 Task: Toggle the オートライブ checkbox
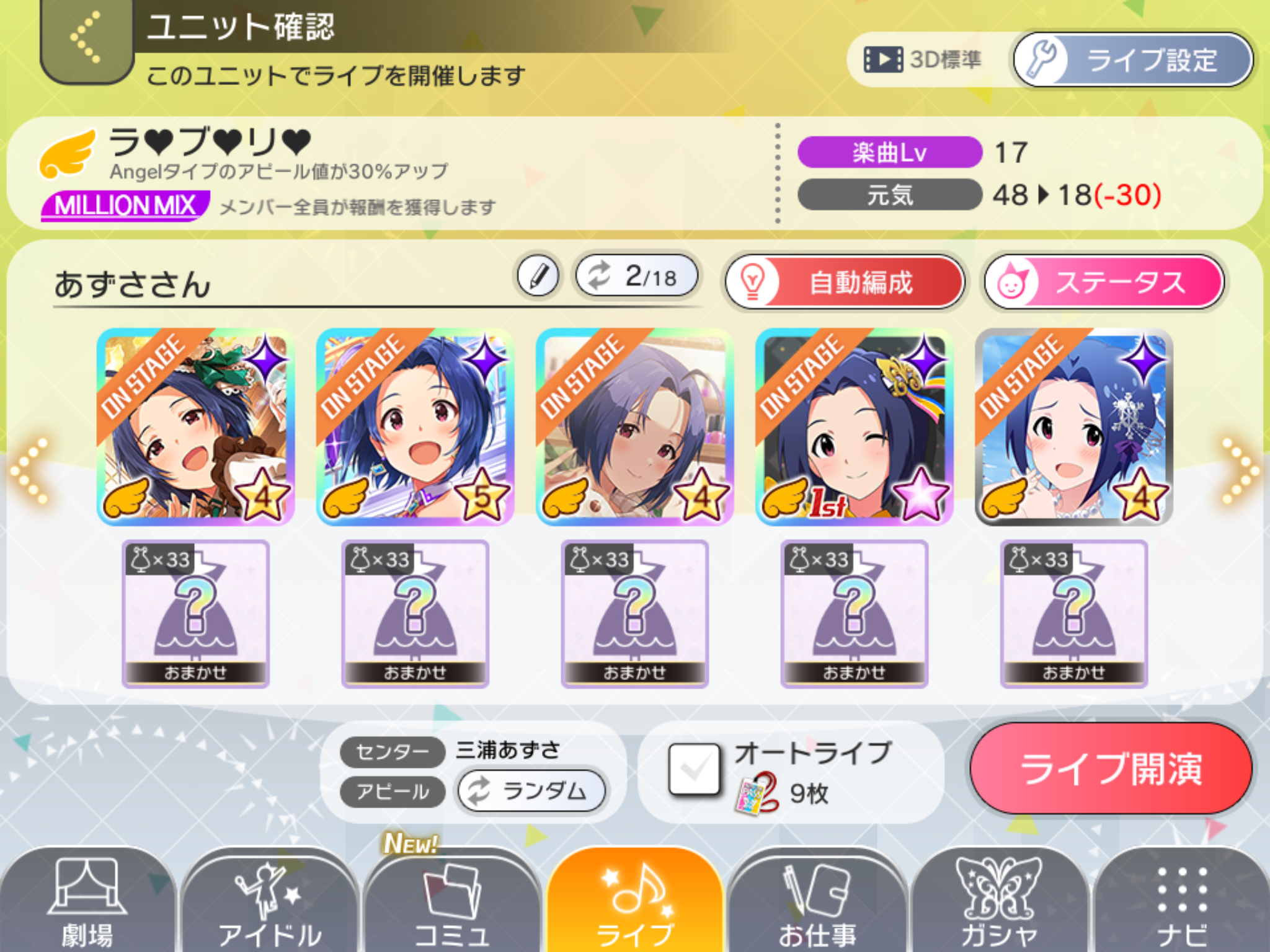[695, 769]
